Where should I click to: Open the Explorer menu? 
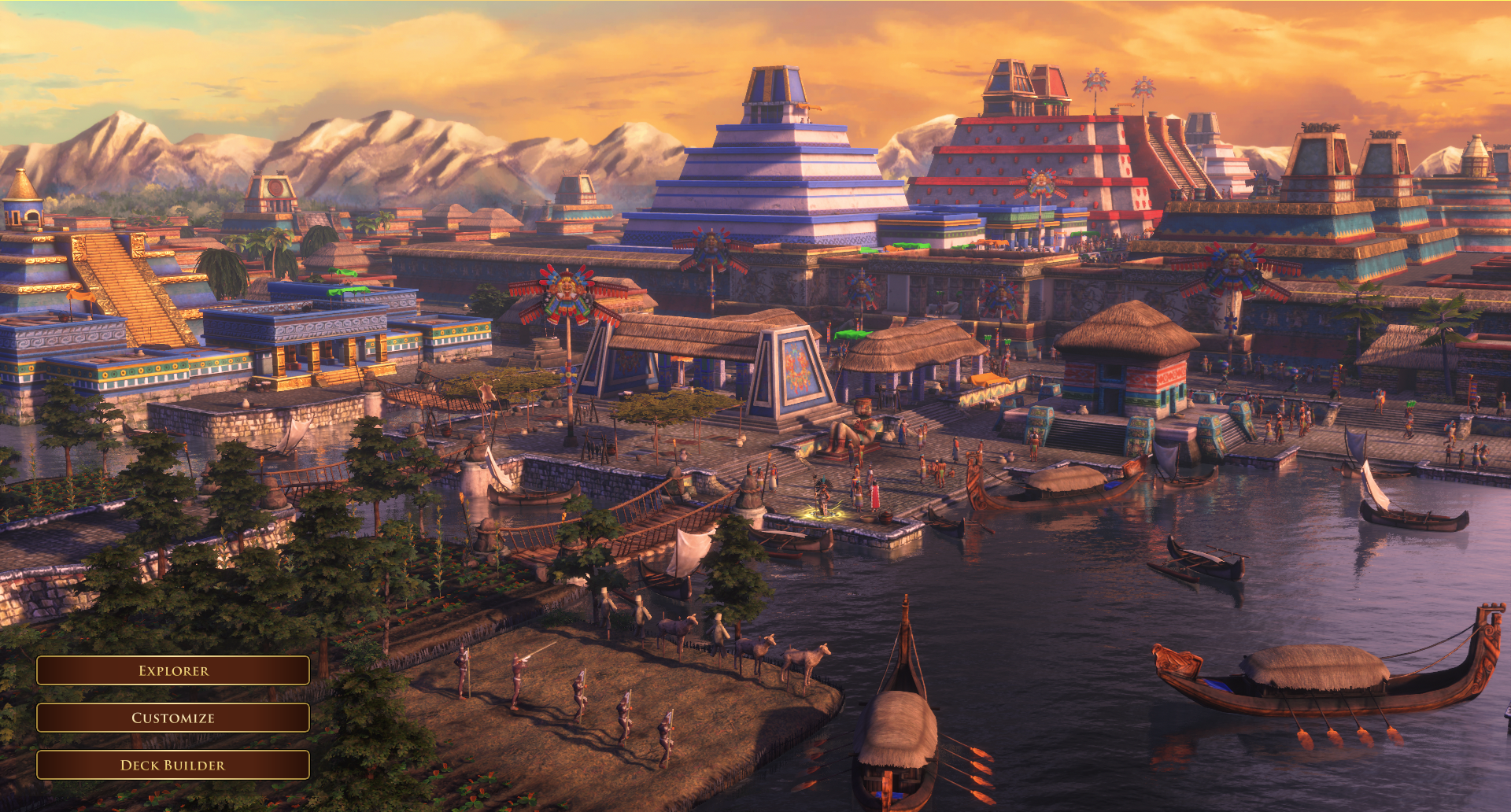tap(173, 670)
